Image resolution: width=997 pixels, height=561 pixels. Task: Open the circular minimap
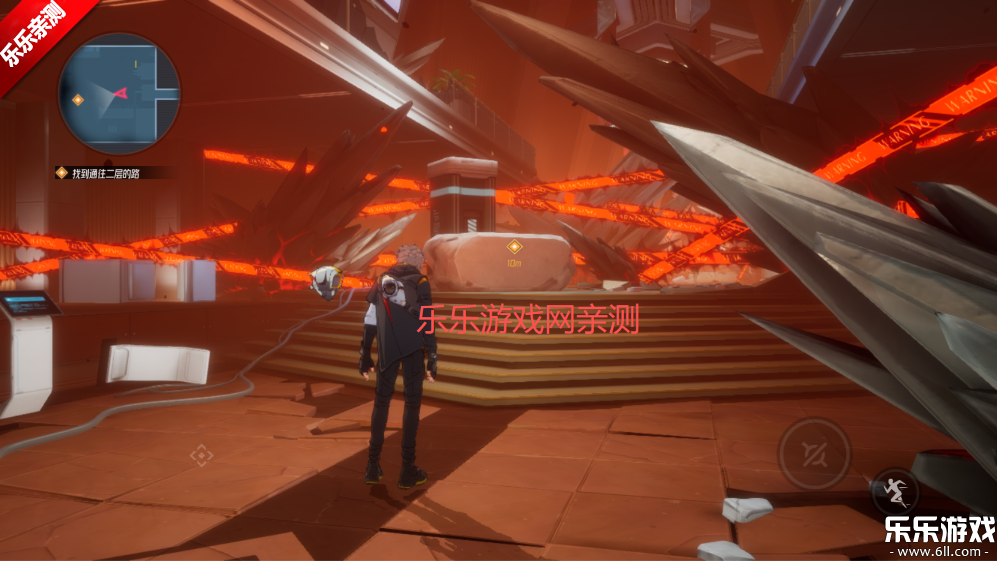(x=119, y=93)
